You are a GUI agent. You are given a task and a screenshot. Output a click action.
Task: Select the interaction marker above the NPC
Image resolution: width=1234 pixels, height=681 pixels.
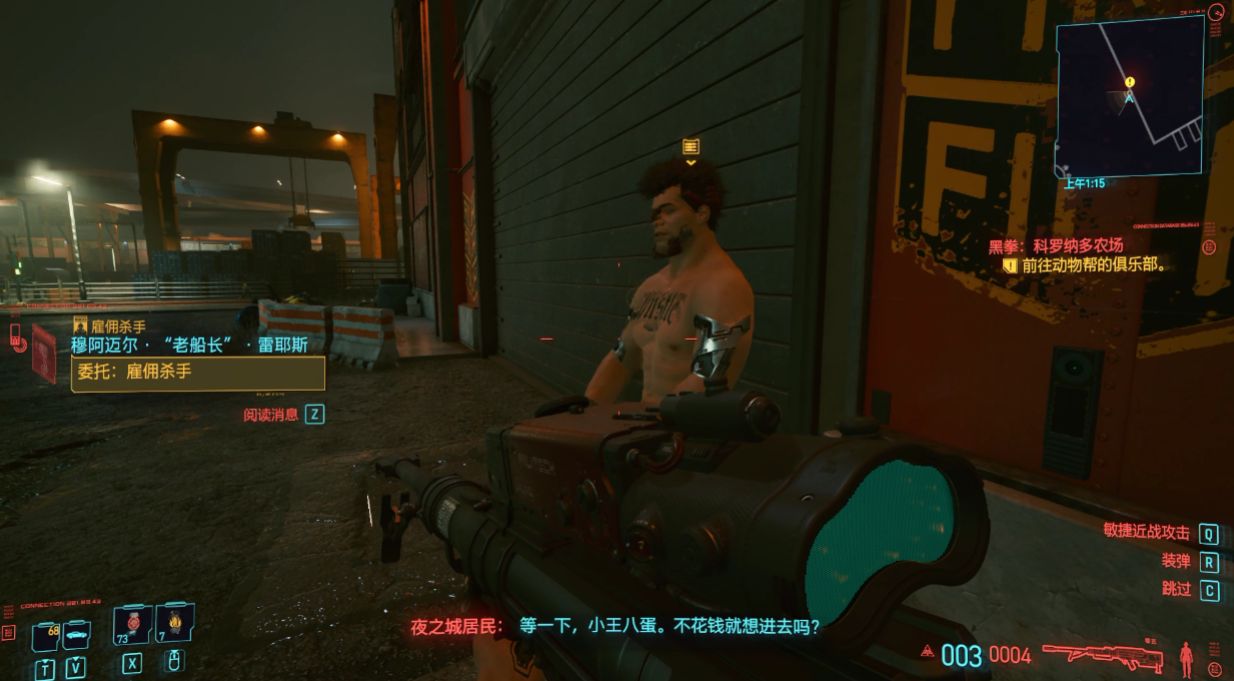(690, 147)
